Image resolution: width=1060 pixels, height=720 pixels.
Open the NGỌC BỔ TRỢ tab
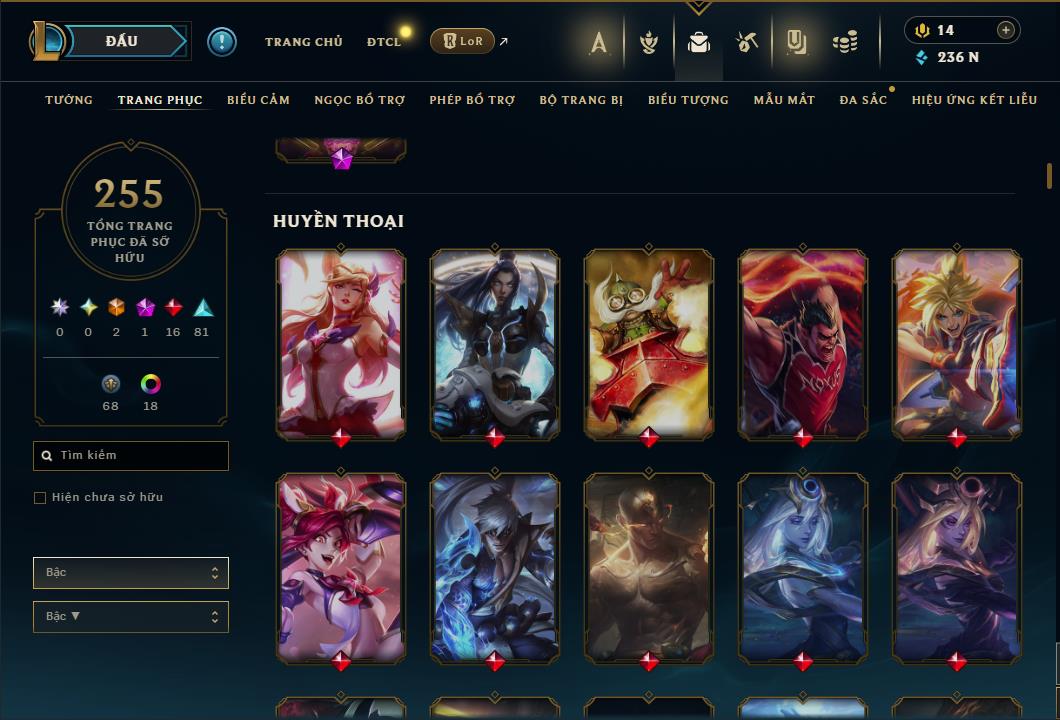[x=360, y=100]
